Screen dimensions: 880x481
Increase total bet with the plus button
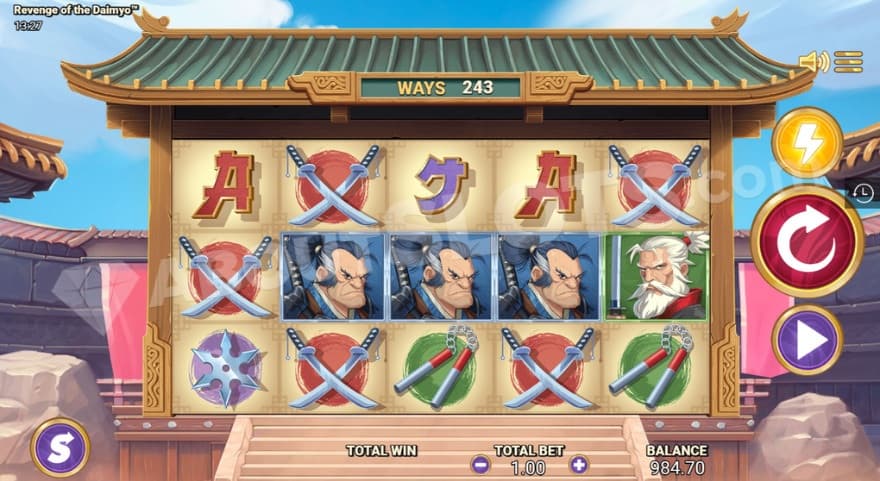click(x=579, y=465)
